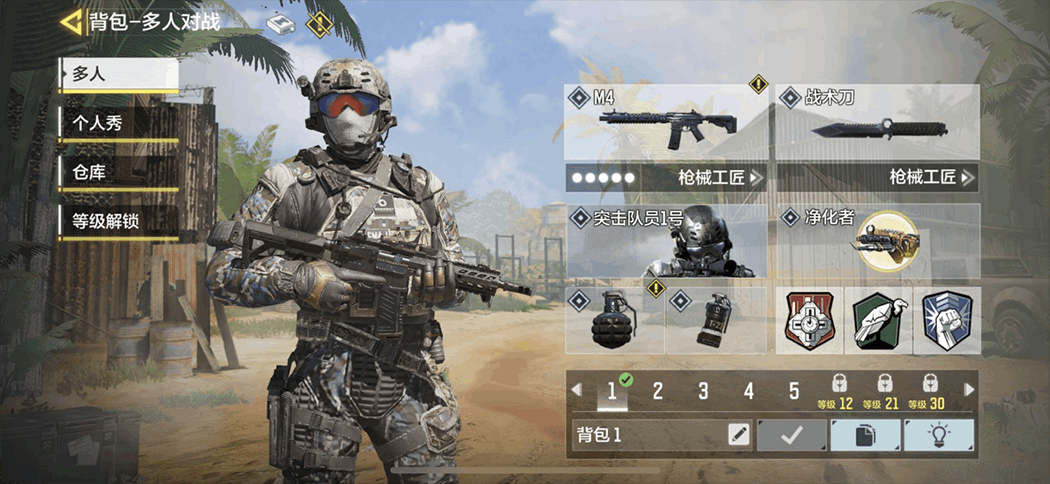Screen dimensions: 1050x484
Task: Choose the 突击队员1号 character slot
Action: 666,242
